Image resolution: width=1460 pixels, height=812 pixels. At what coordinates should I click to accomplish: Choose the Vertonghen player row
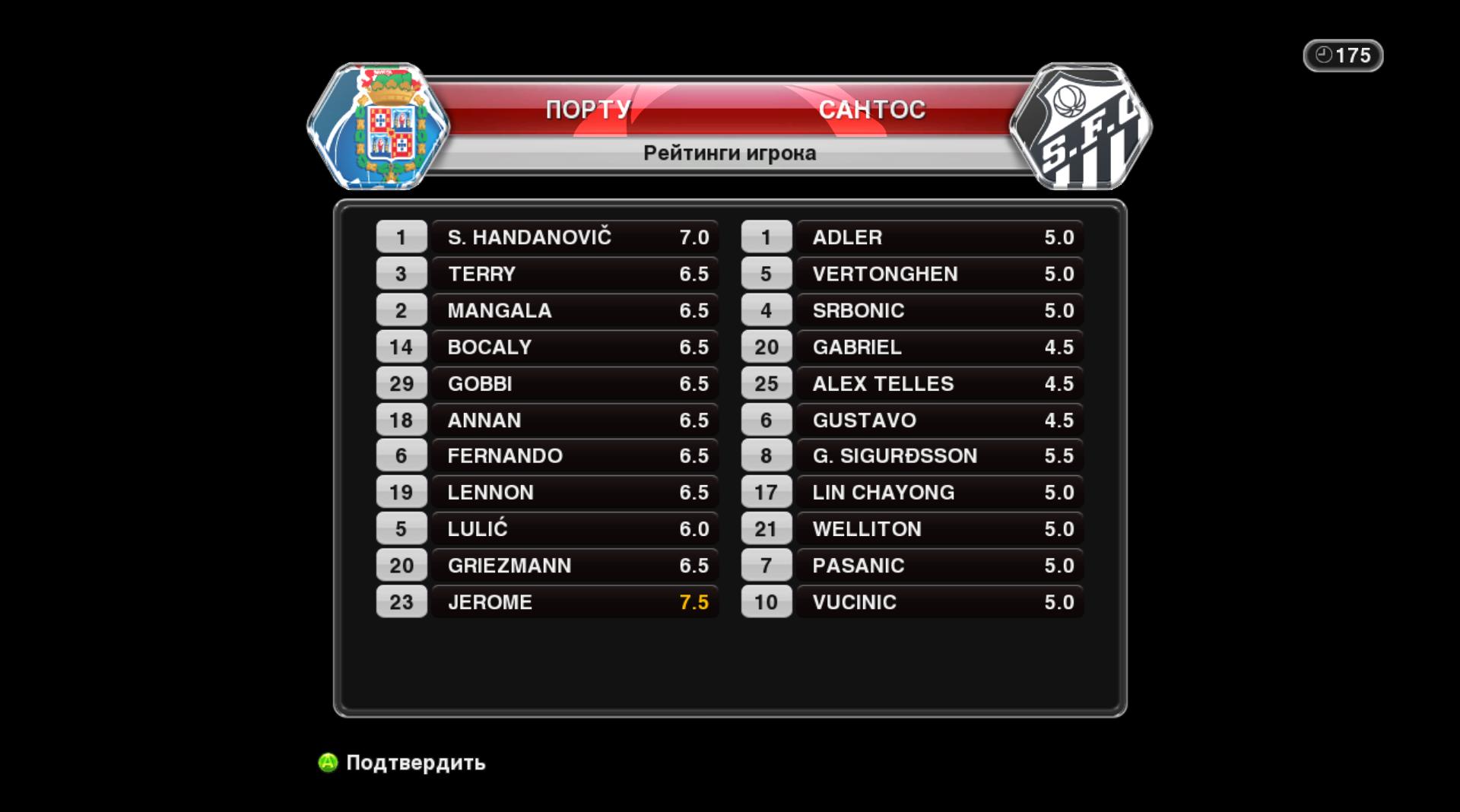point(940,274)
